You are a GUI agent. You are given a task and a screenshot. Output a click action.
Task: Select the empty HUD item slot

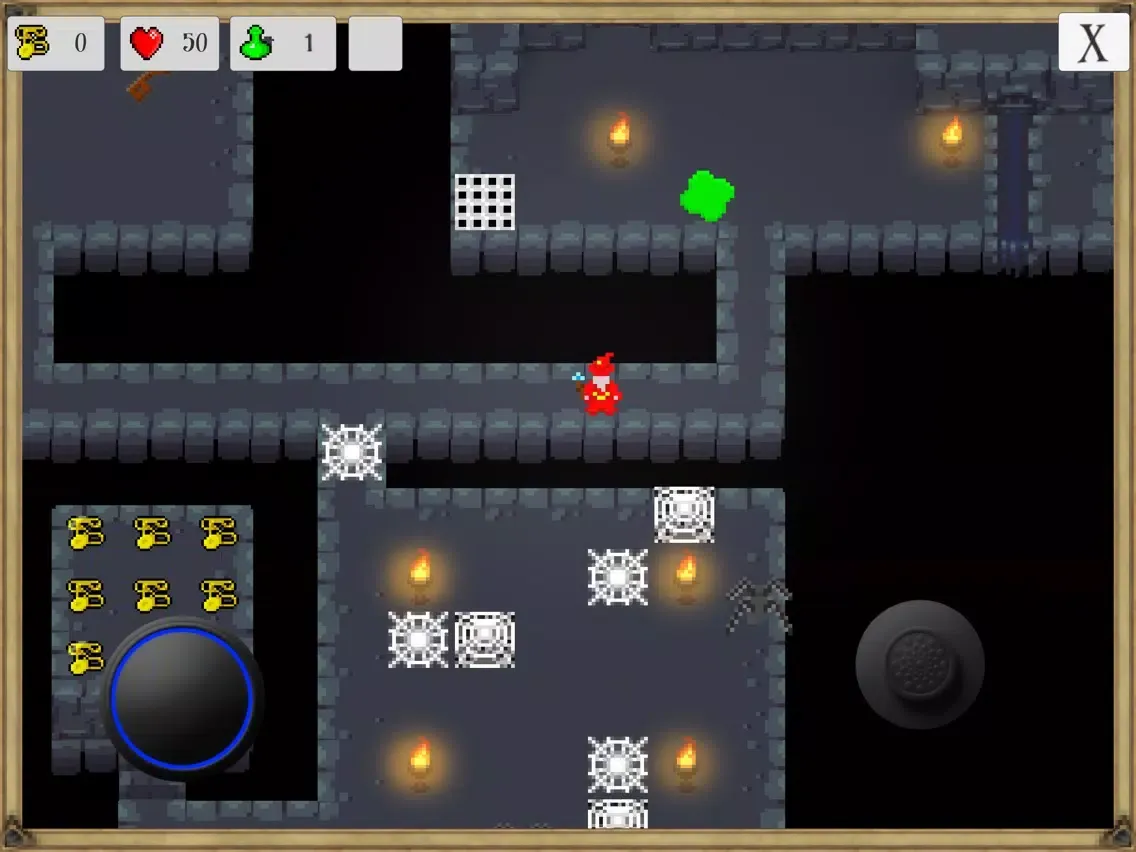pos(375,44)
